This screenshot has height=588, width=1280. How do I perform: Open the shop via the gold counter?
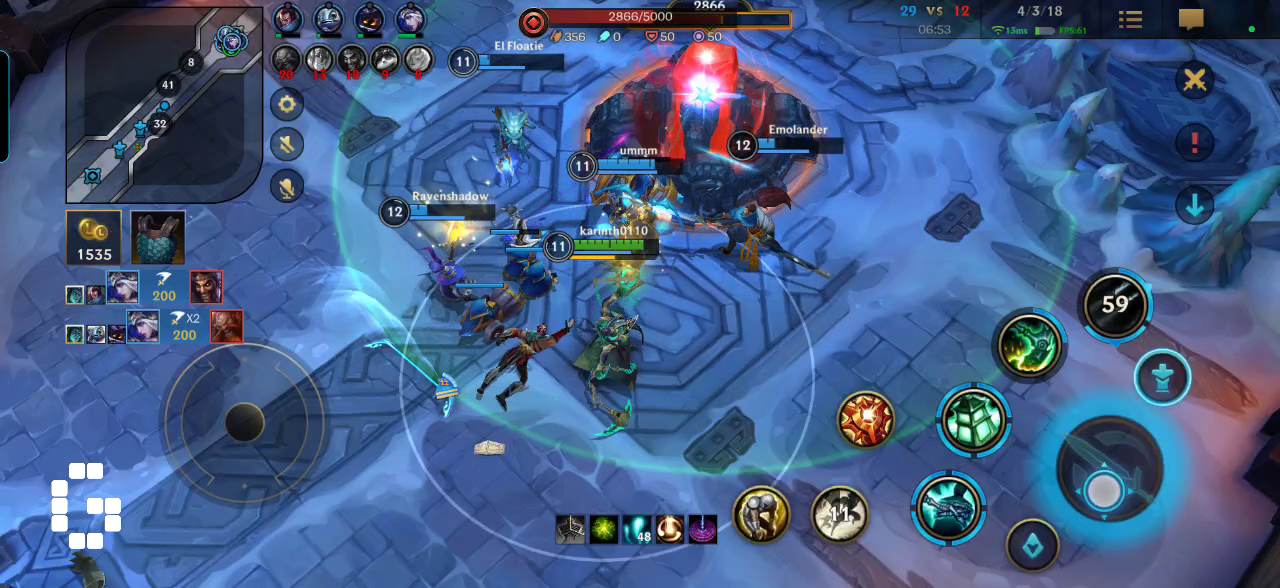click(94, 237)
